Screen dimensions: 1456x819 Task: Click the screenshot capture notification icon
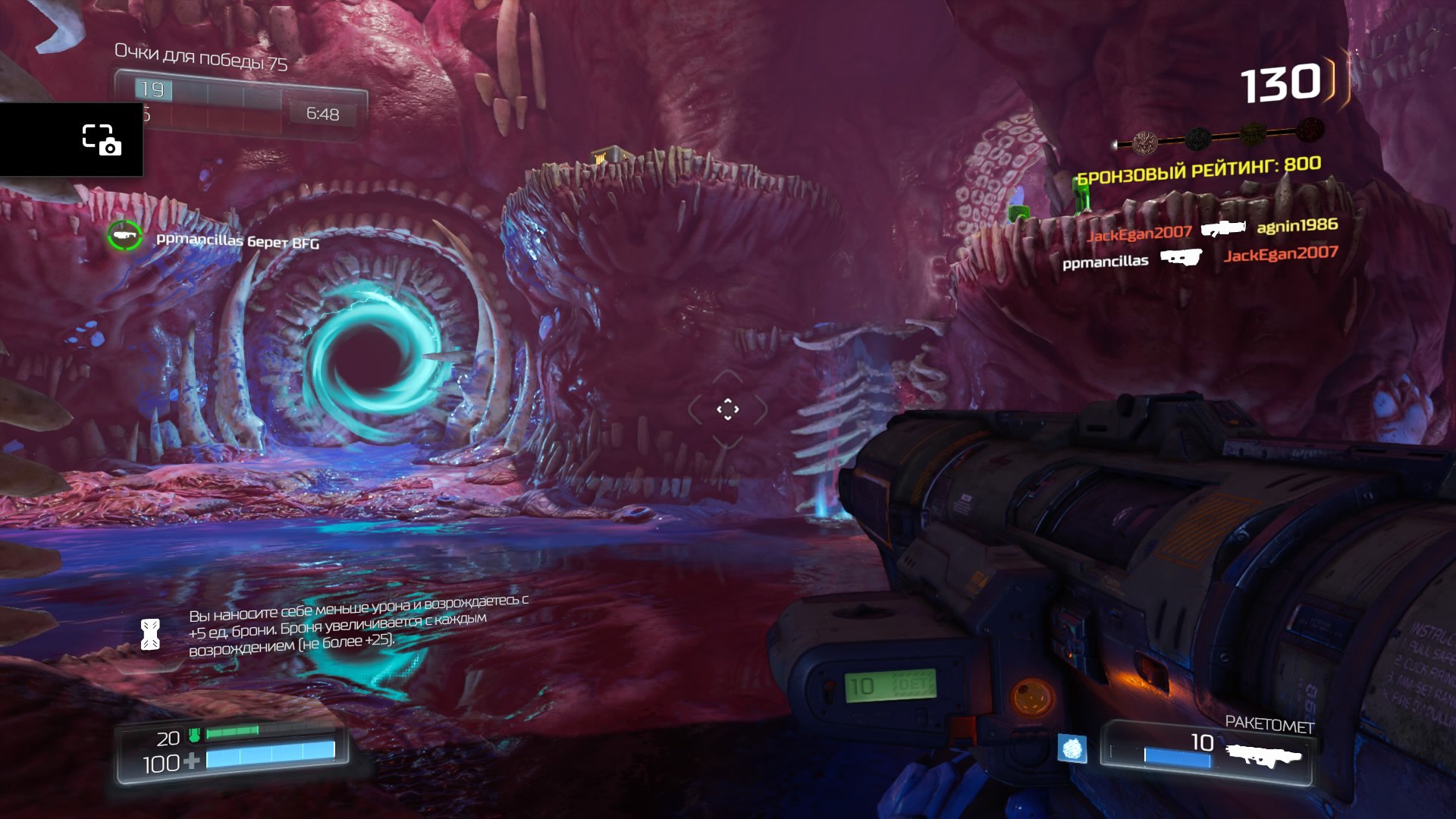[101, 140]
